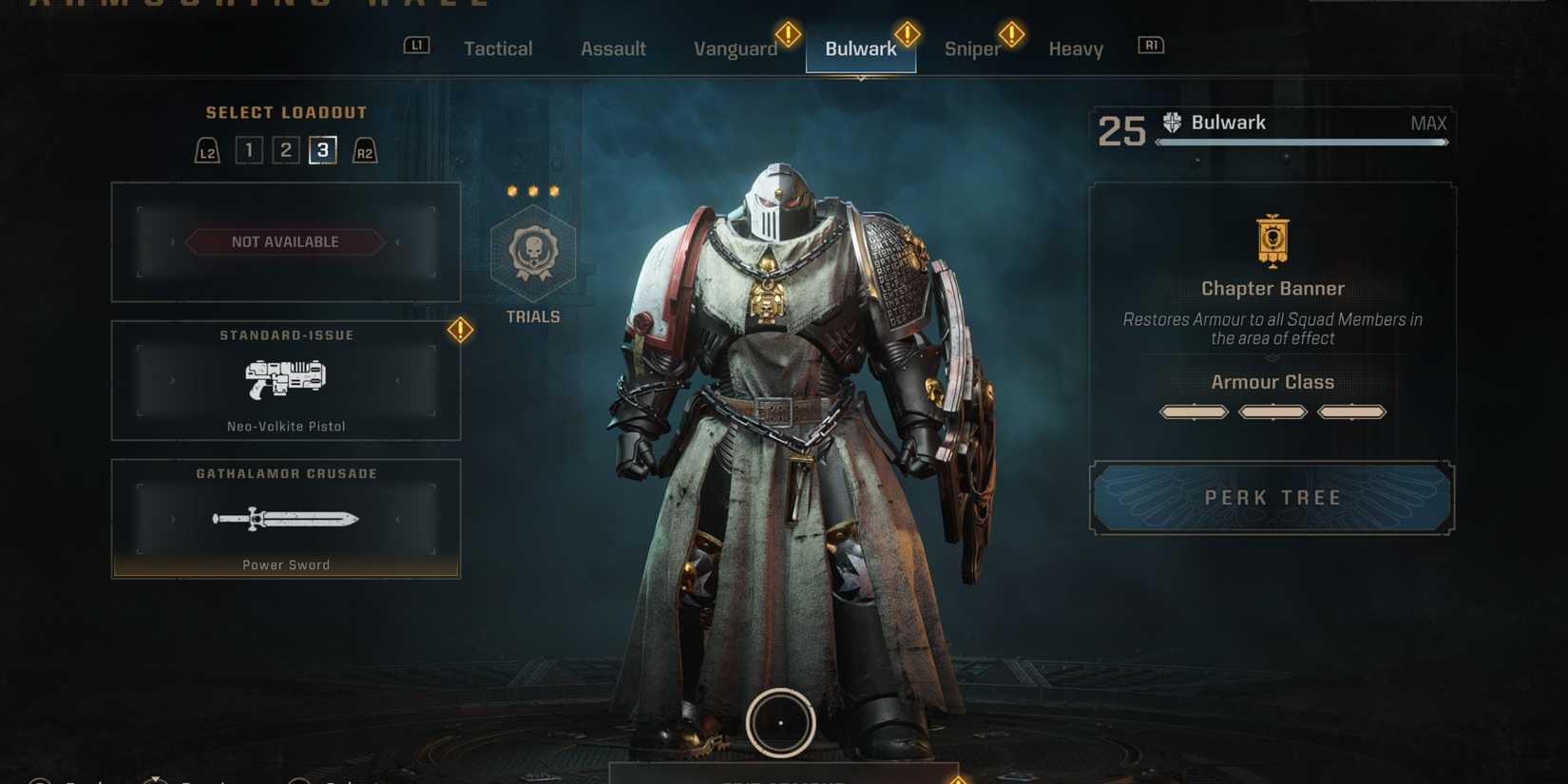Open the Perk Tree
The height and width of the screenshot is (784, 1568).
(1272, 497)
